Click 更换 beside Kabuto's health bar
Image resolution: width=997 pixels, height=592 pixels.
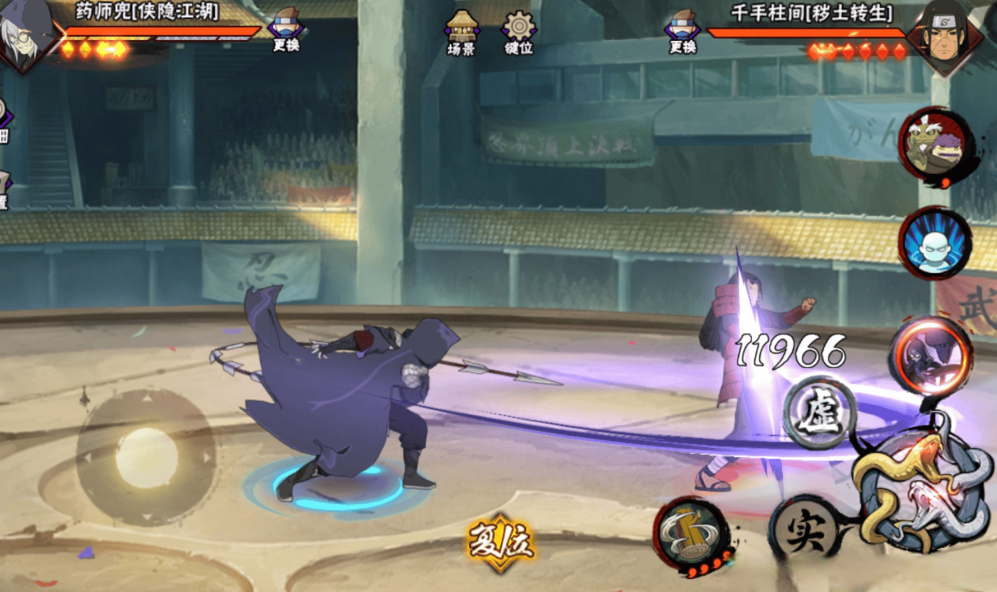click(x=286, y=29)
